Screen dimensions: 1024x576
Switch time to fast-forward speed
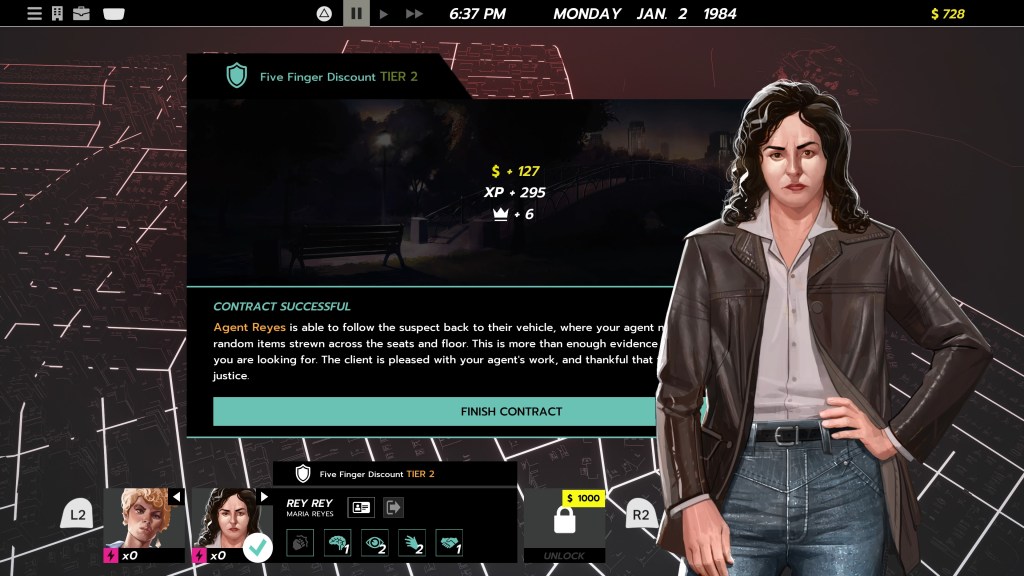click(414, 14)
